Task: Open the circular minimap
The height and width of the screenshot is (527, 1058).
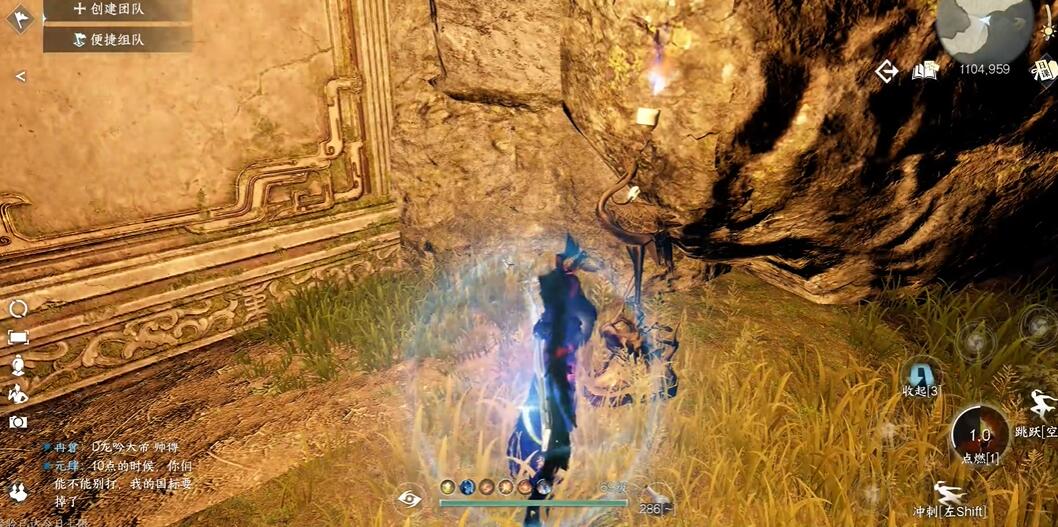Action: click(x=984, y=31)
